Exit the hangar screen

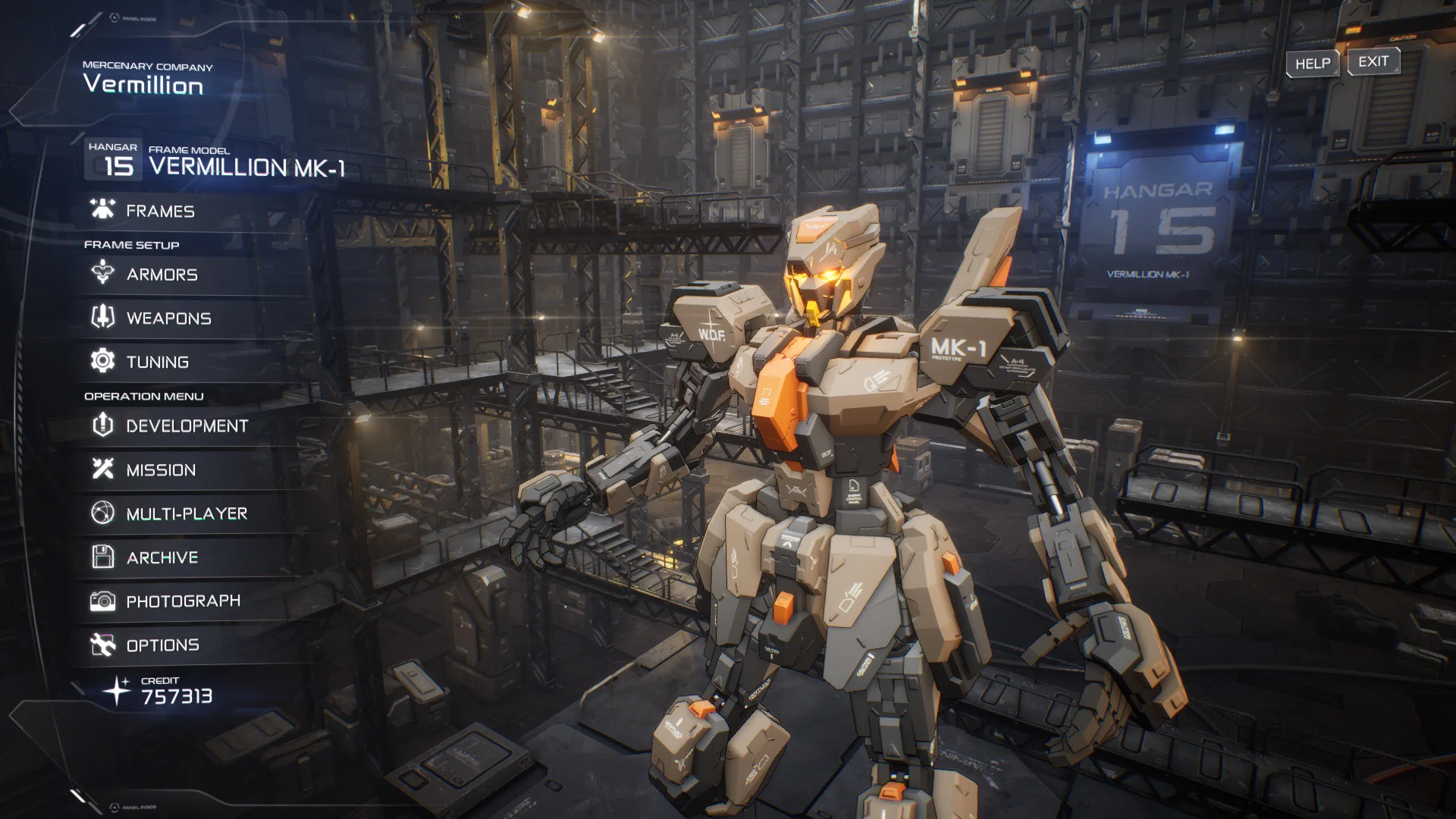1373,61
